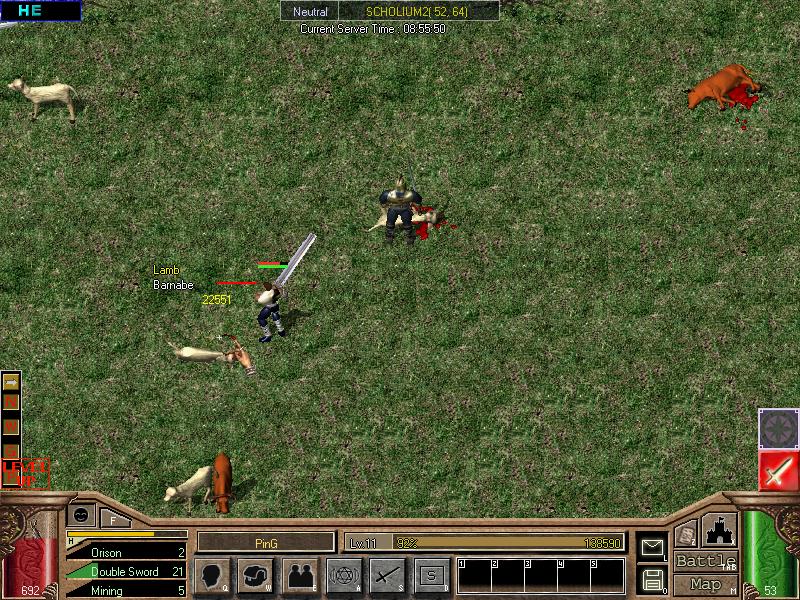
Task: Open the Map button
Action: 705,584
